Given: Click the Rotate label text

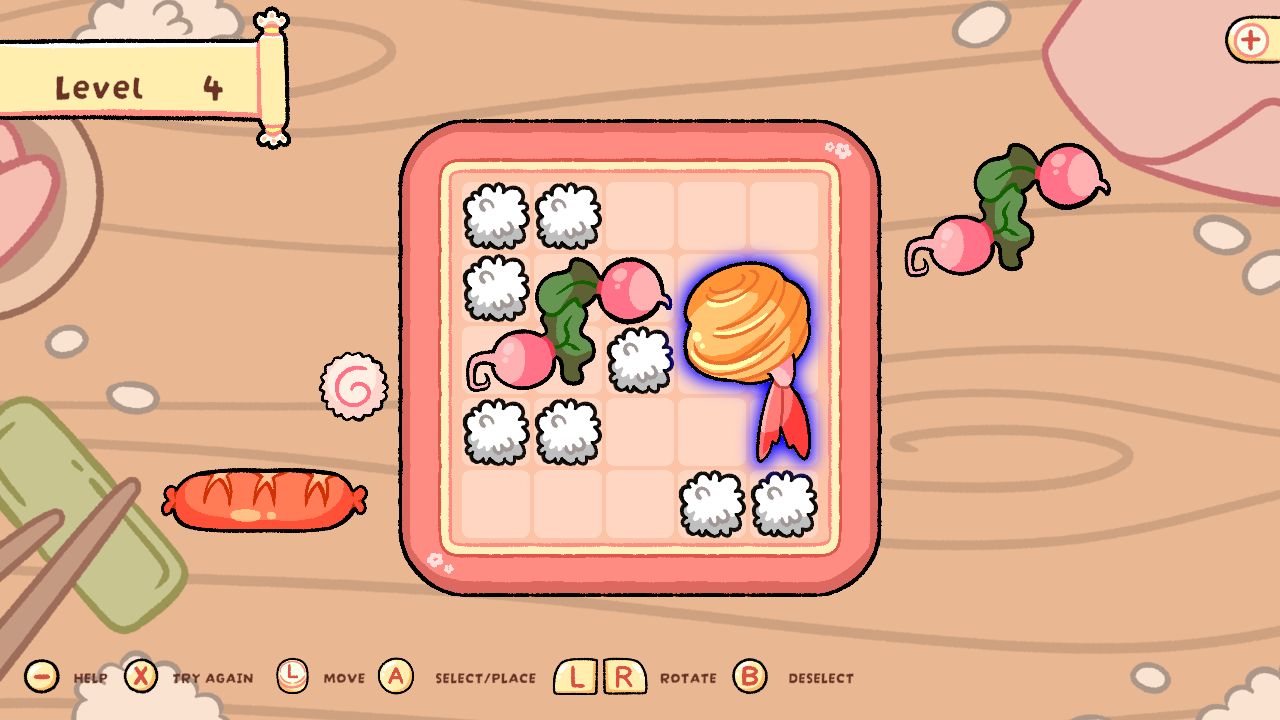Looking at the screenshot, I should point(687,678).
